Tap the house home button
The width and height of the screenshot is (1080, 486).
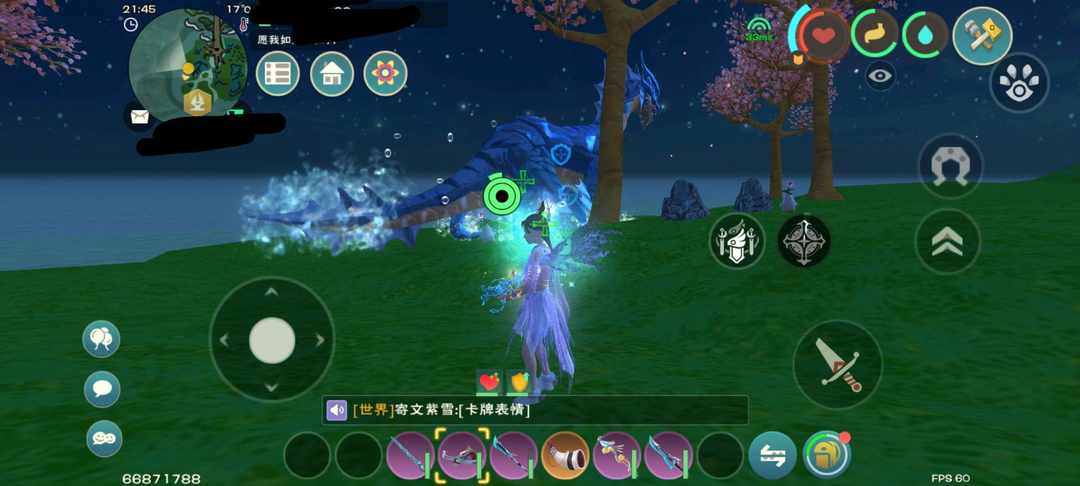(332, 74)
